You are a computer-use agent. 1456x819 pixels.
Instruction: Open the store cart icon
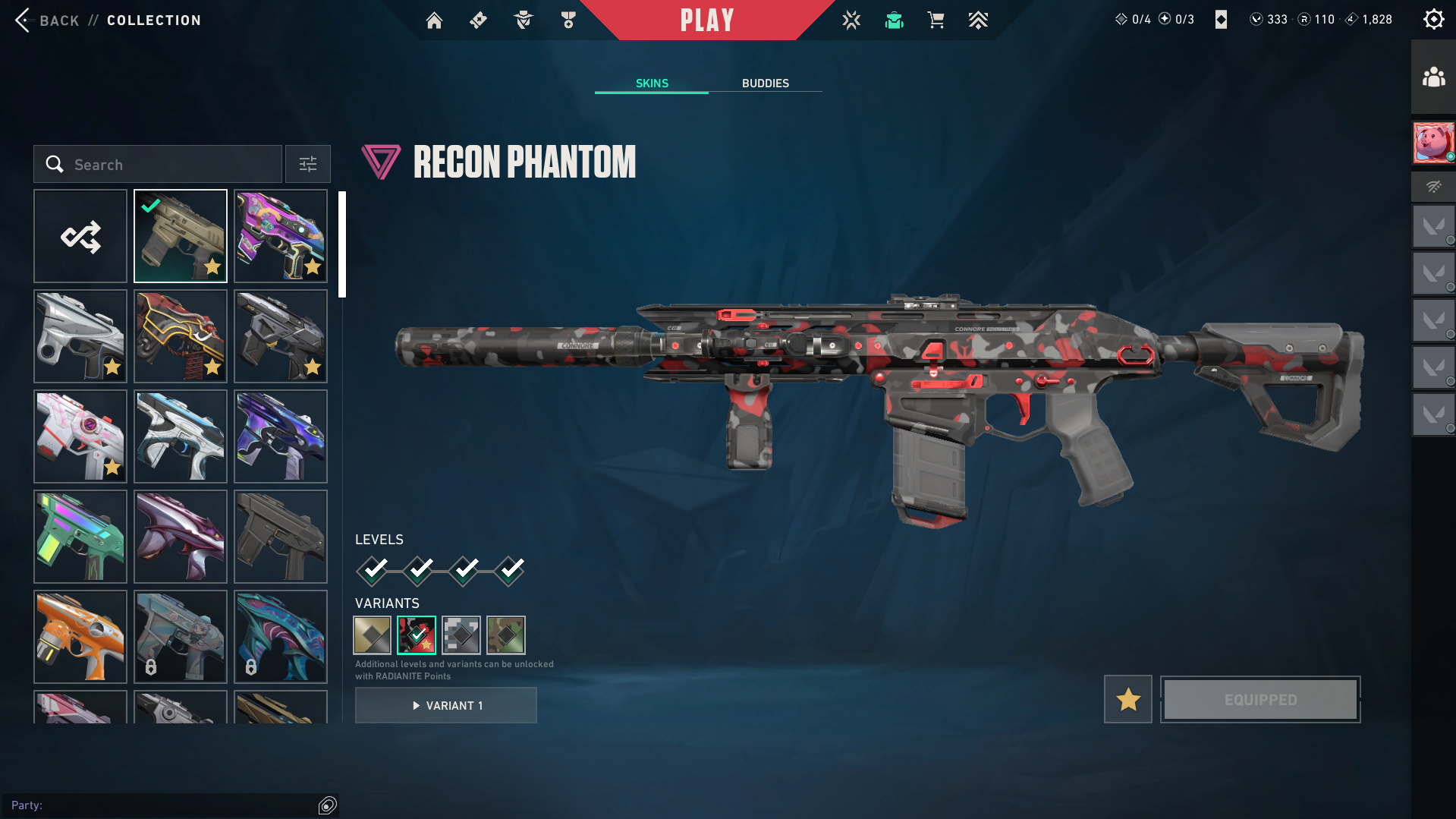click(936, 20)
